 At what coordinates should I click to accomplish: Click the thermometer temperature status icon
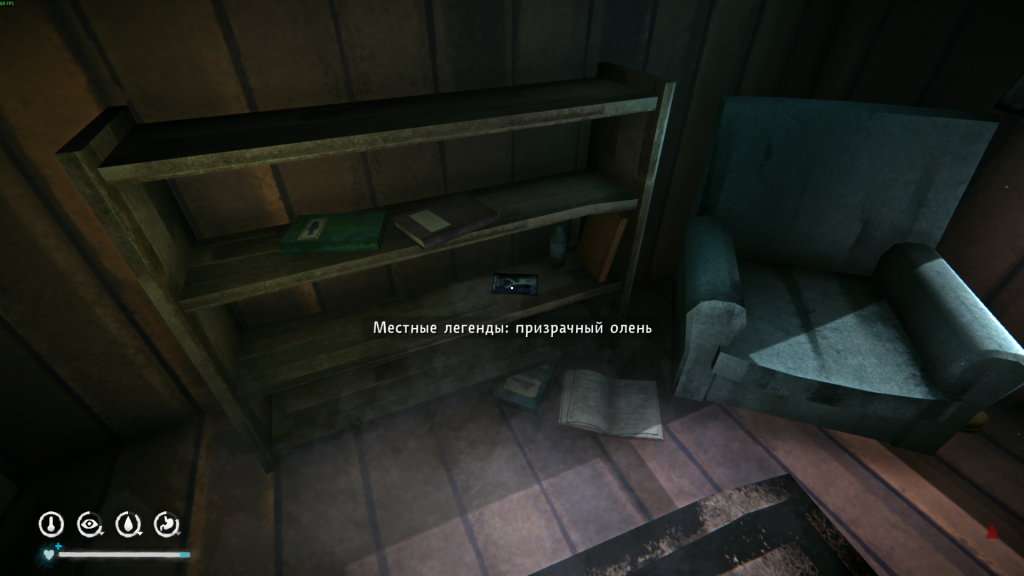51,523
